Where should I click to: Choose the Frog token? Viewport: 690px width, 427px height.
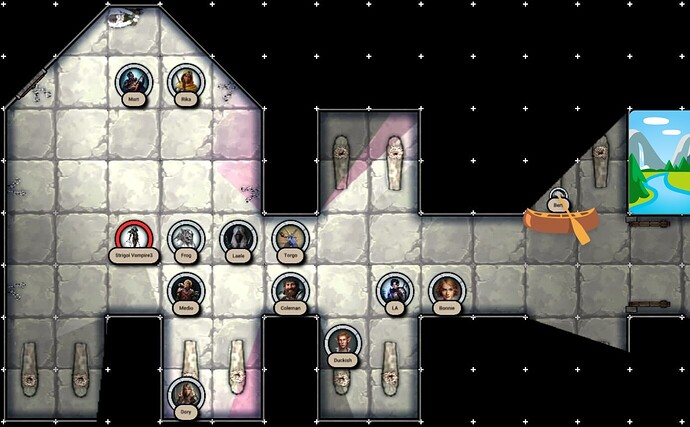coord(185,238)
